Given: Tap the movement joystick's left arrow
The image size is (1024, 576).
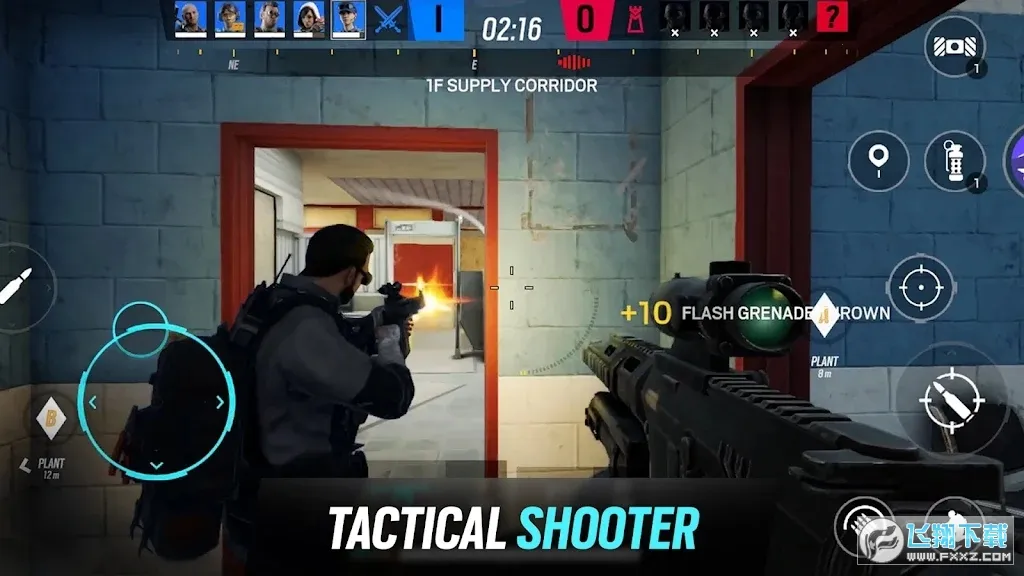Looking at the screenshot, I should coord(92,402).
